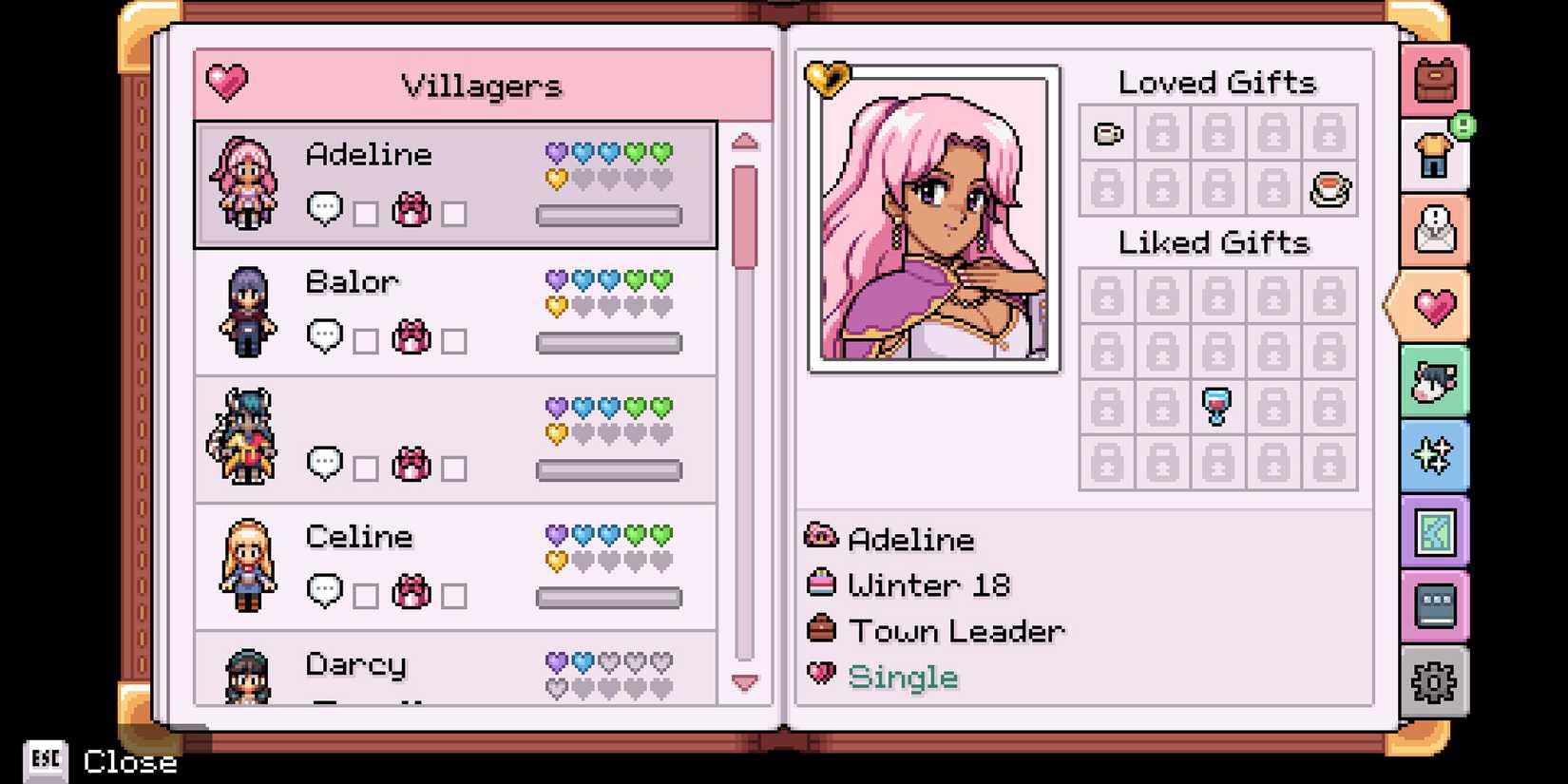
Task: Open the journal tab
Action: coord(1435,604)
